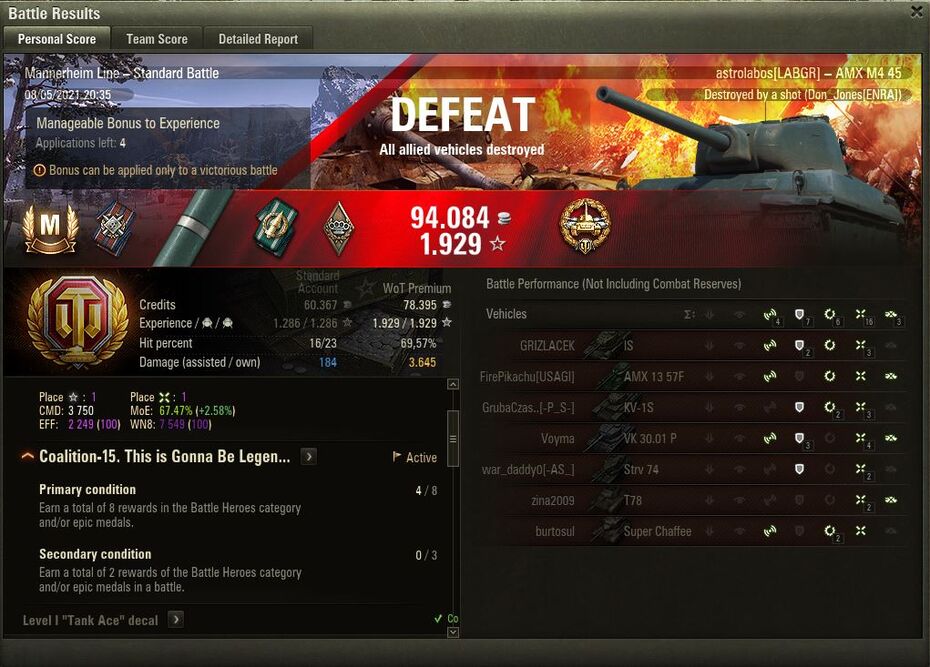This screenshot has width=930, height=667.
Task: Select the Personal Score tab
Action: pyautogui.click(x=57, y=39)
